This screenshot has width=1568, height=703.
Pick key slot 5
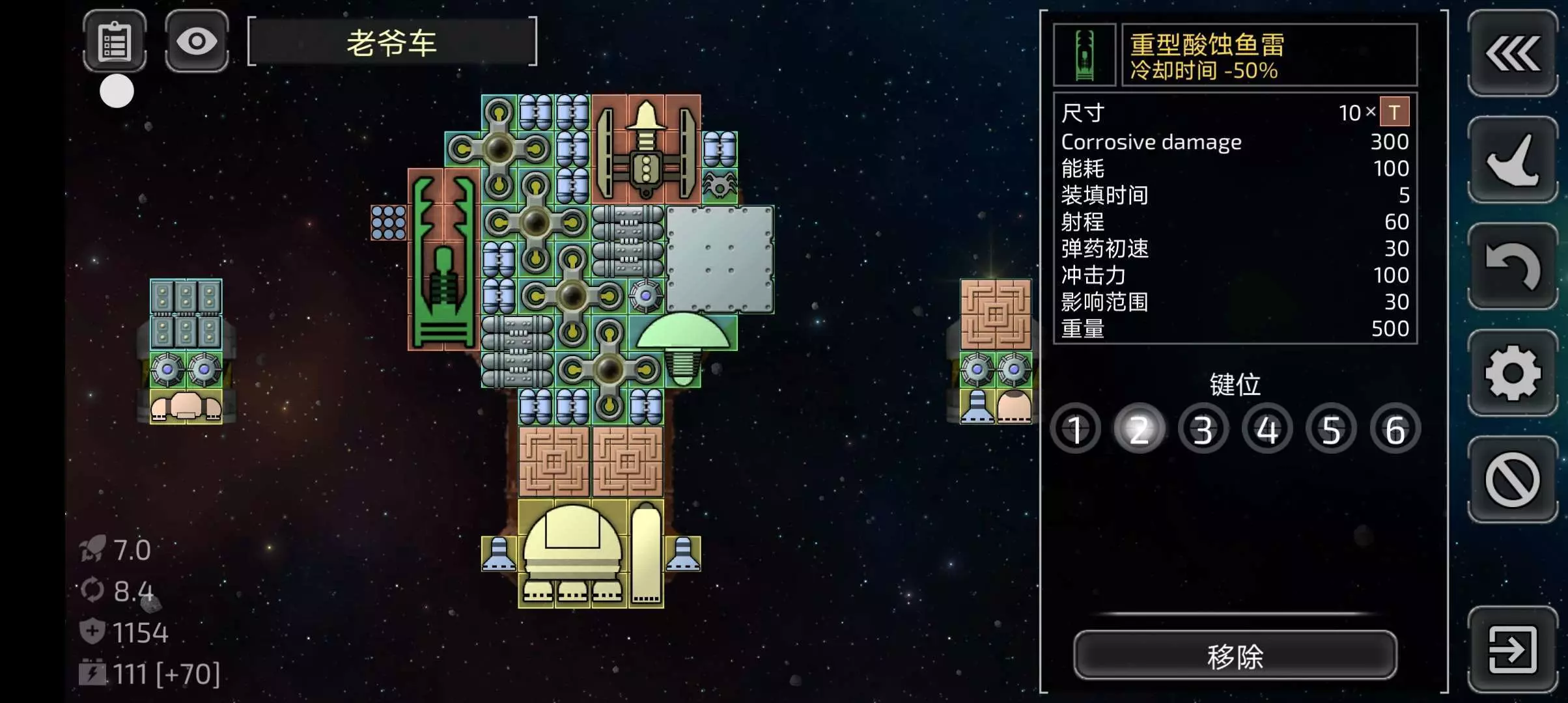coord(1330,430)
